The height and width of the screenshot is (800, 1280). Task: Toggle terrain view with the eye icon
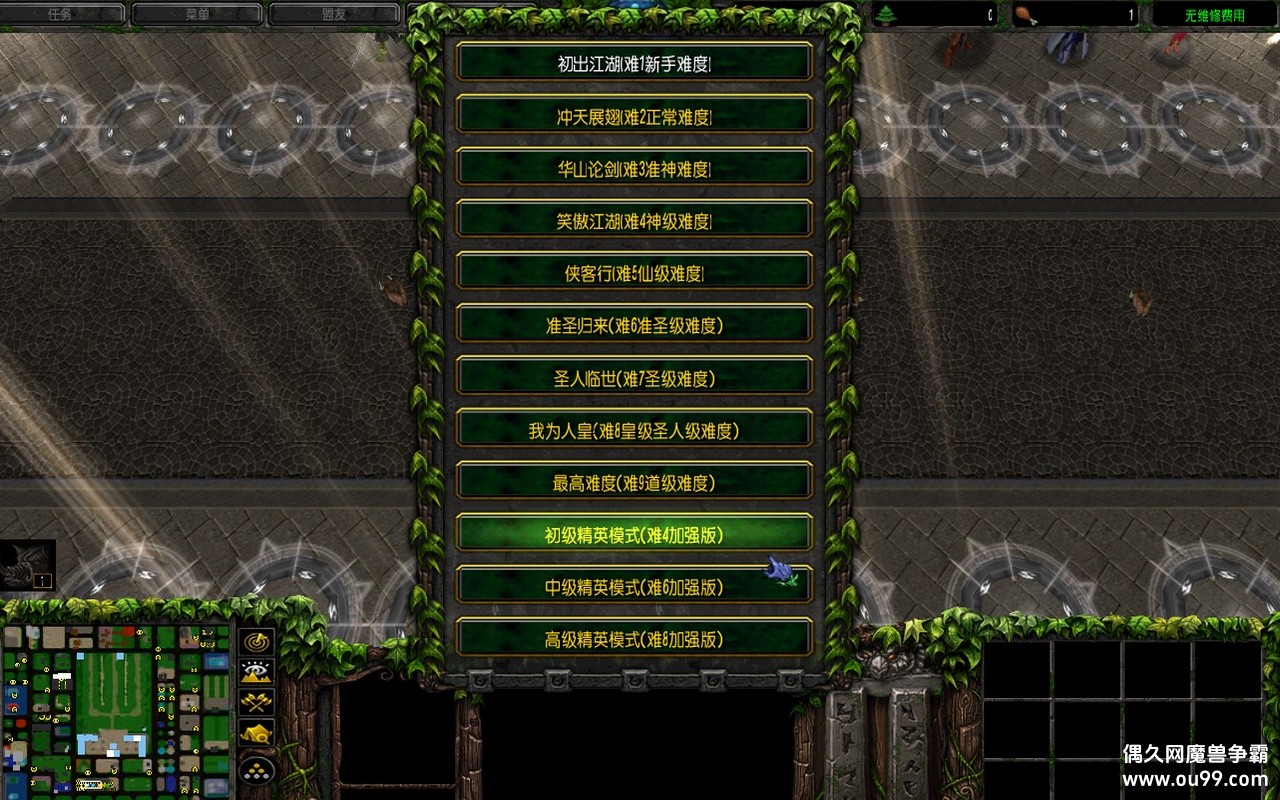[x=256, y=672]
